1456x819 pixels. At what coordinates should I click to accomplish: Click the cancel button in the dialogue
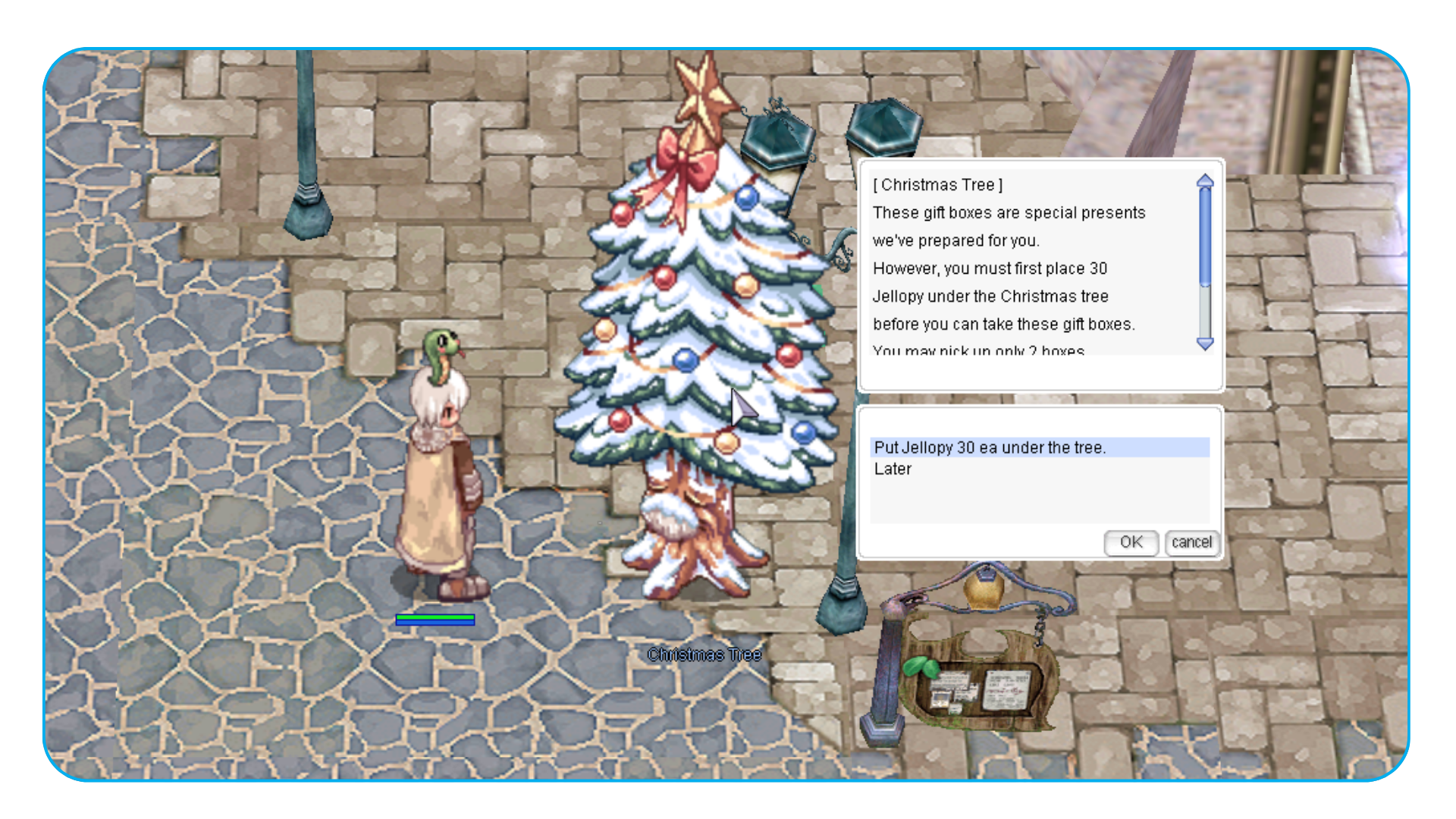(1191, 542)
